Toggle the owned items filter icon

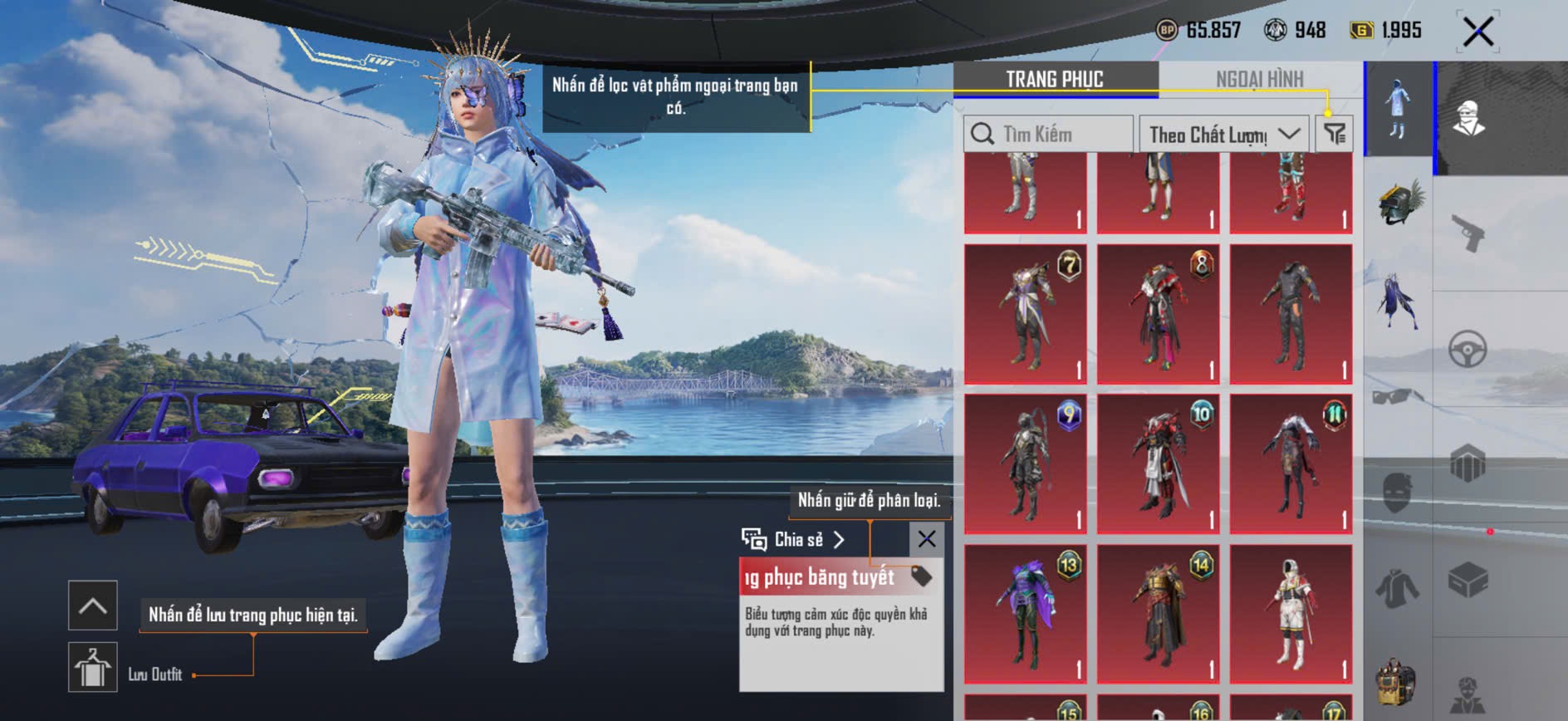1335,134
